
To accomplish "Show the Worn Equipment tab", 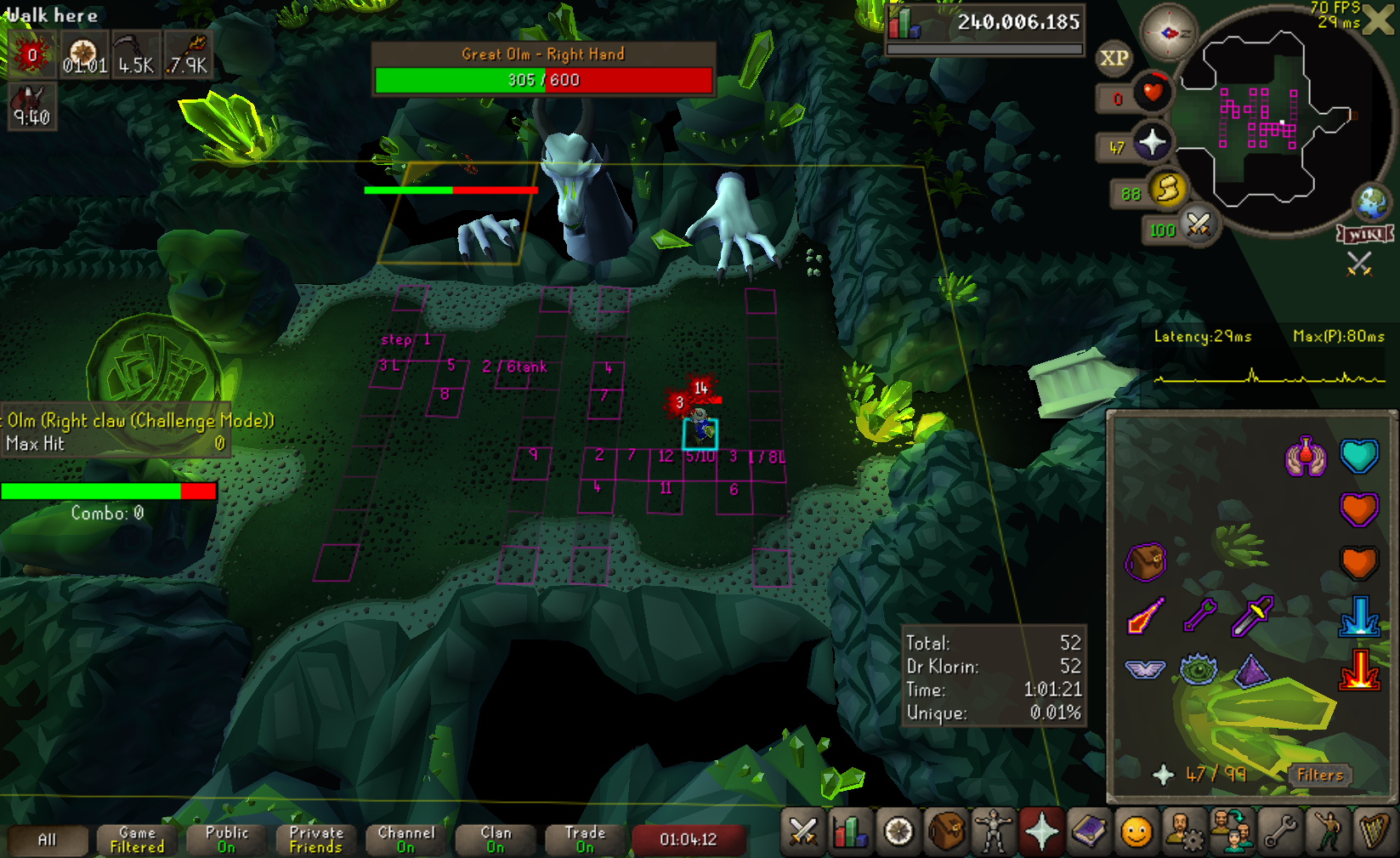I will (x=994, y=832).
